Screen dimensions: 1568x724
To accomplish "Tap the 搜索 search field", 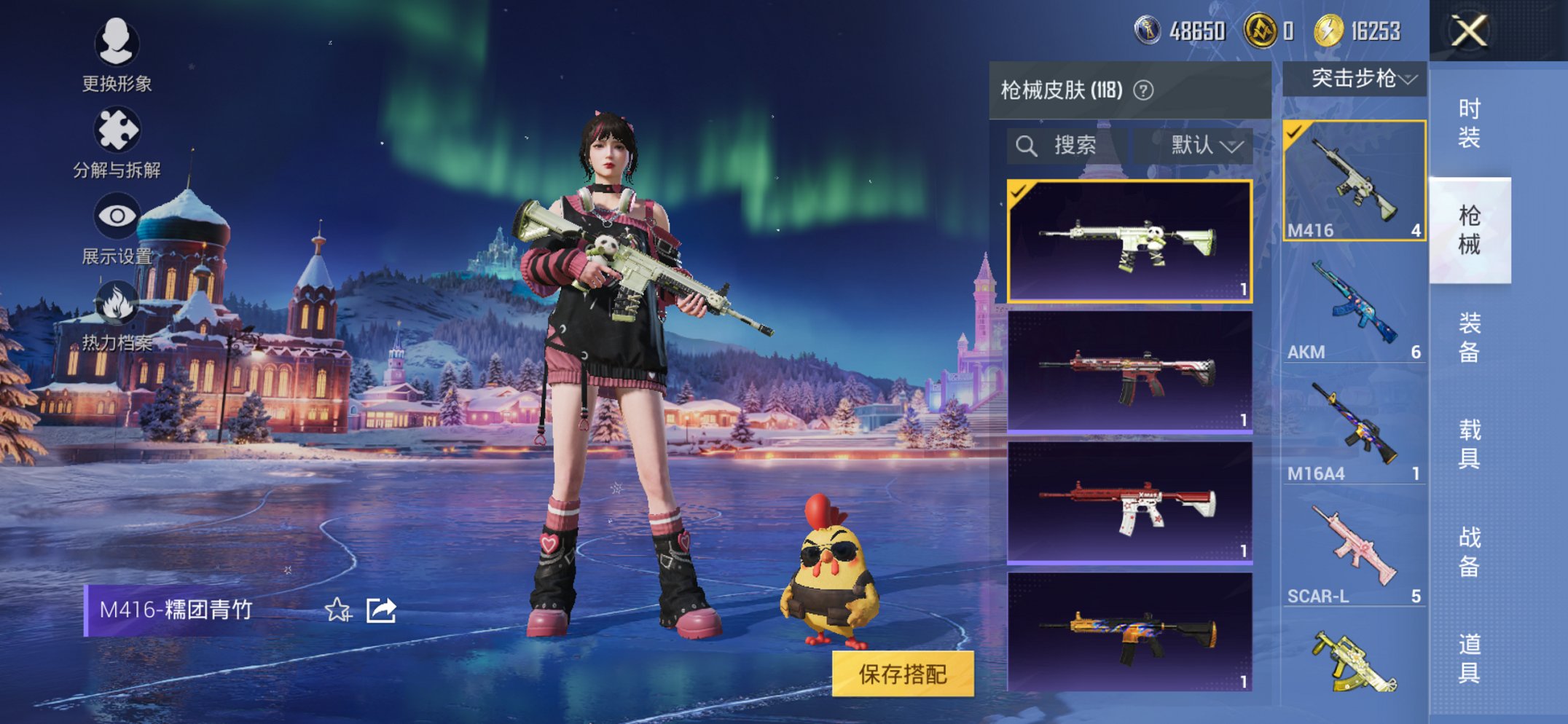I will pyautogui.click(x=1071, y=146).
